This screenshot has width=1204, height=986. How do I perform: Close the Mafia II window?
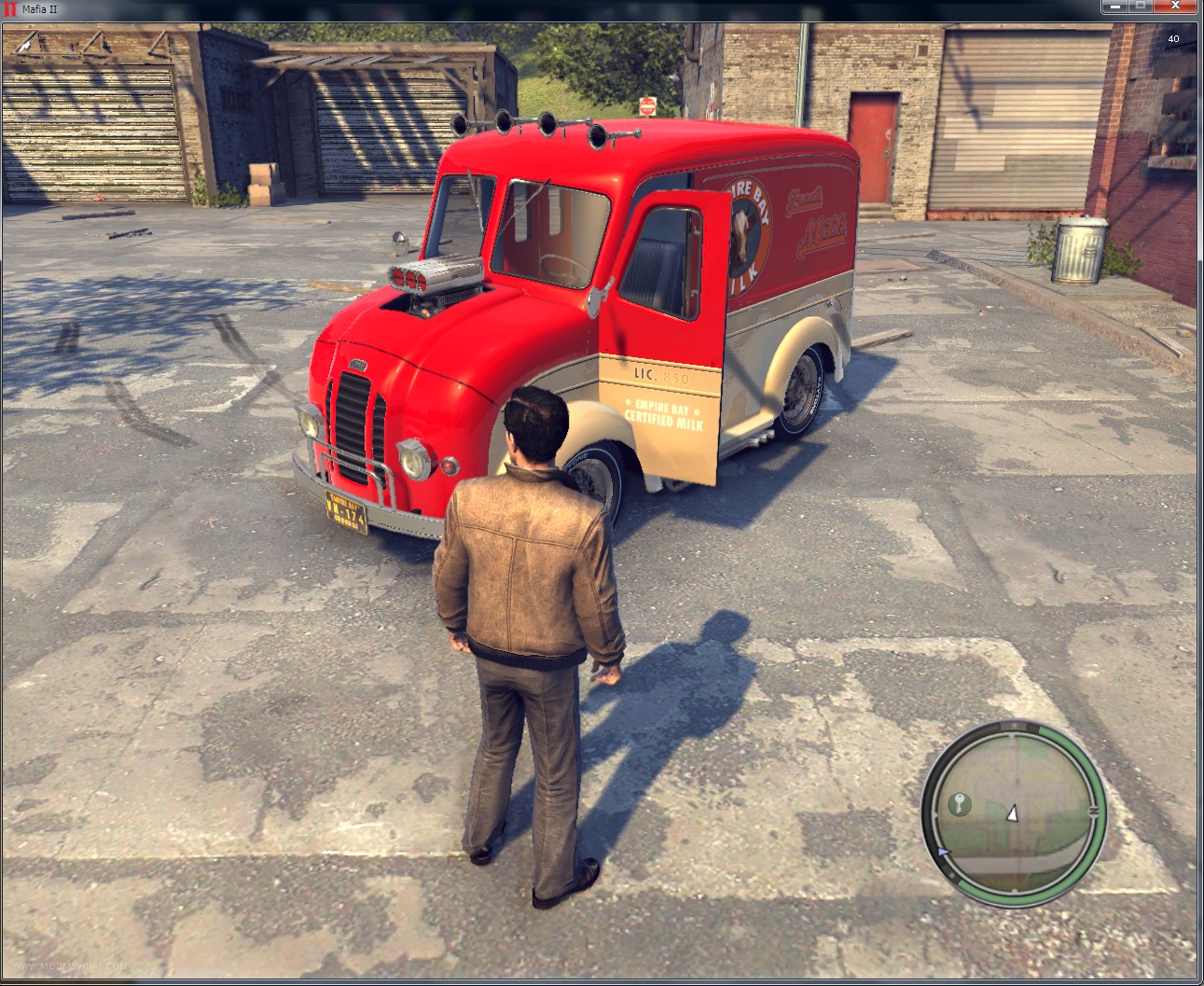pyautogui.click(x=1177, y=7)
